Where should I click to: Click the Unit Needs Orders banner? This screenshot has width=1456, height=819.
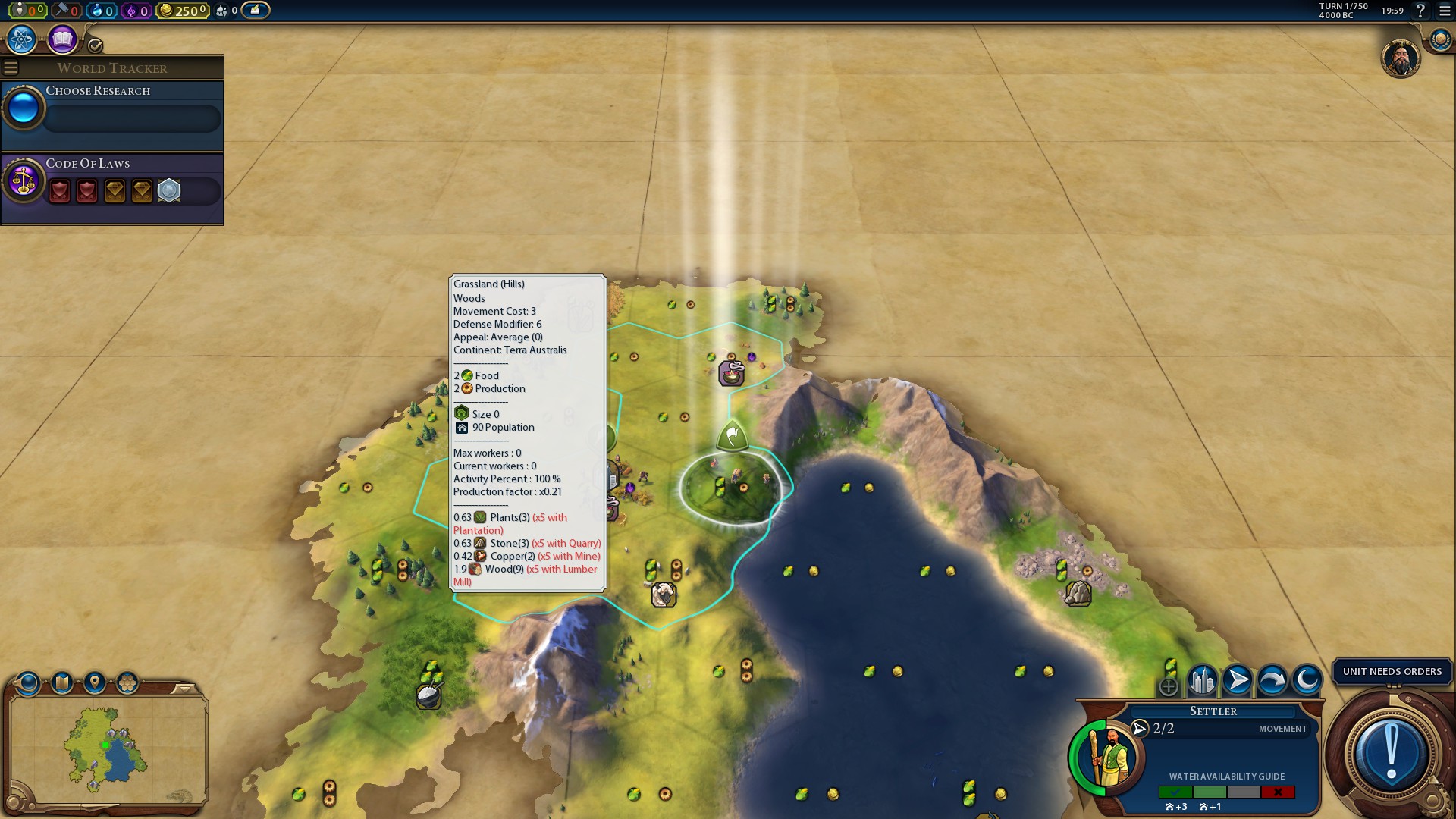tap(1392, 672)
